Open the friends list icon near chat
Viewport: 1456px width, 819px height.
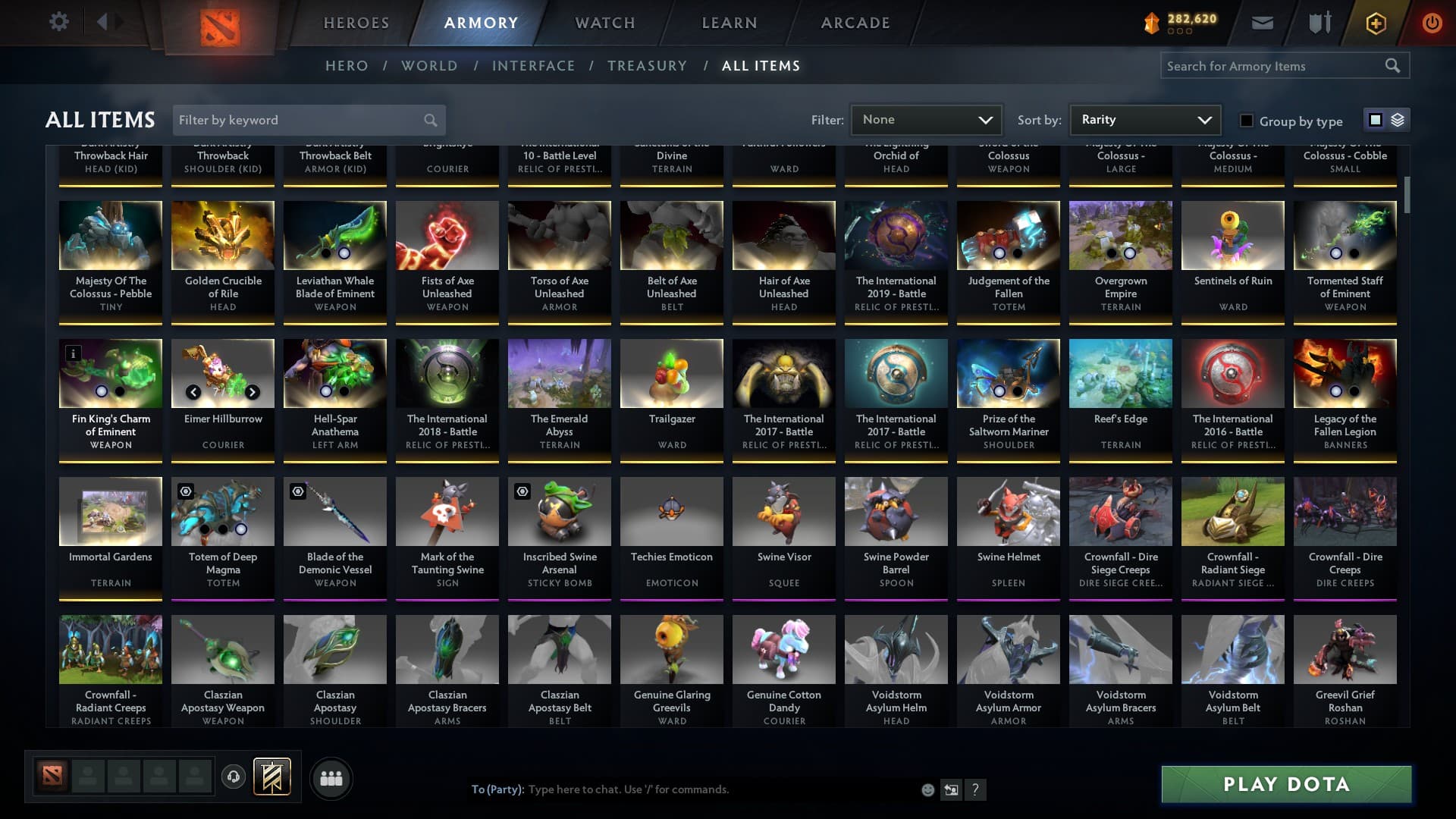click(331, 777)
